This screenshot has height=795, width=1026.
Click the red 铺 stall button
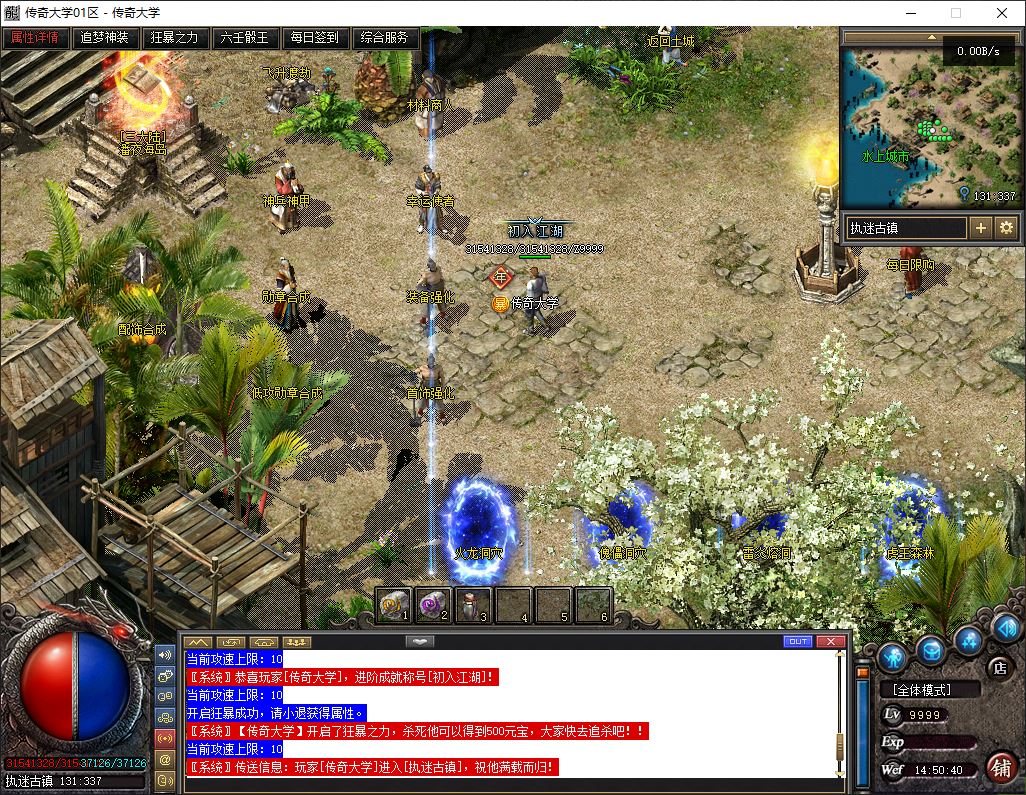point(1000,767)
